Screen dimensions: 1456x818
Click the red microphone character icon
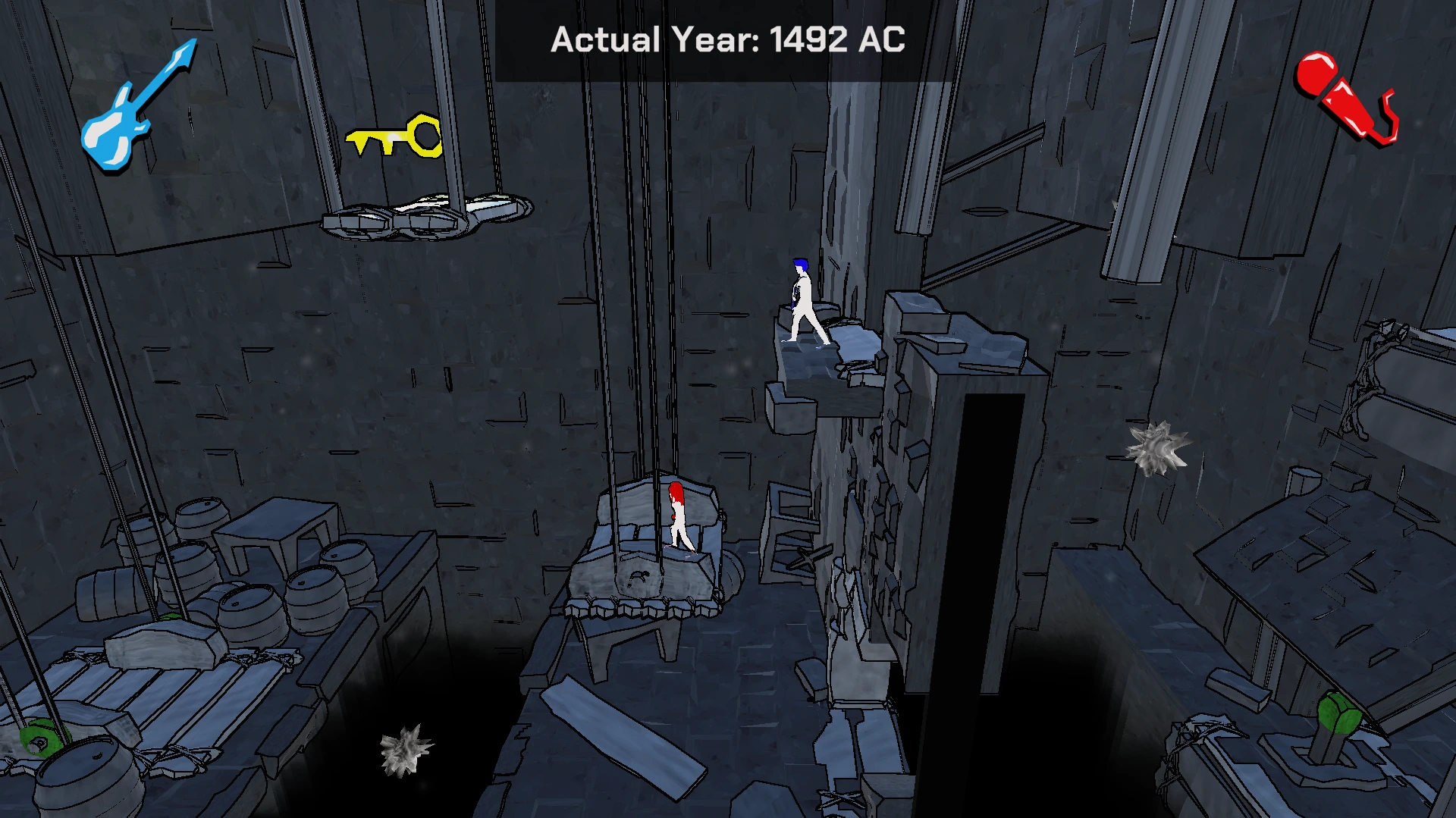tap(1344, 98)
